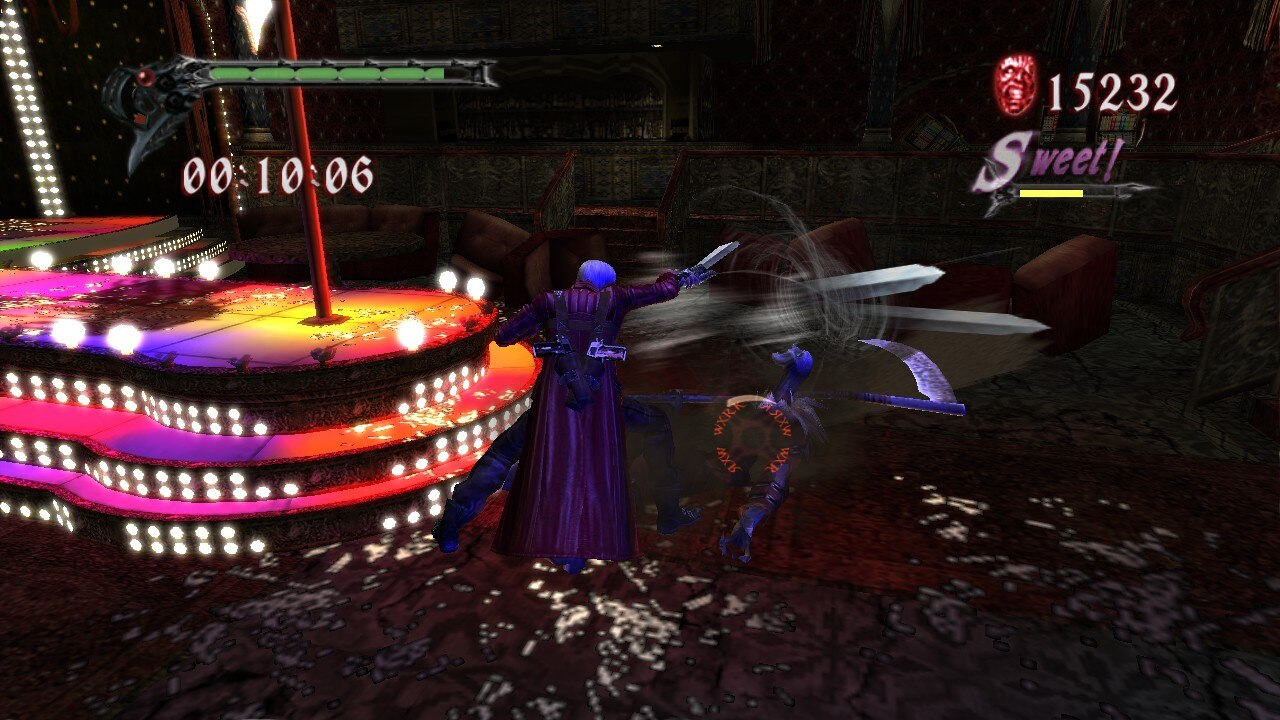Toggle the green health bar display
The width and height of the screenshot is (1280, 720).
tap(325, 72)
